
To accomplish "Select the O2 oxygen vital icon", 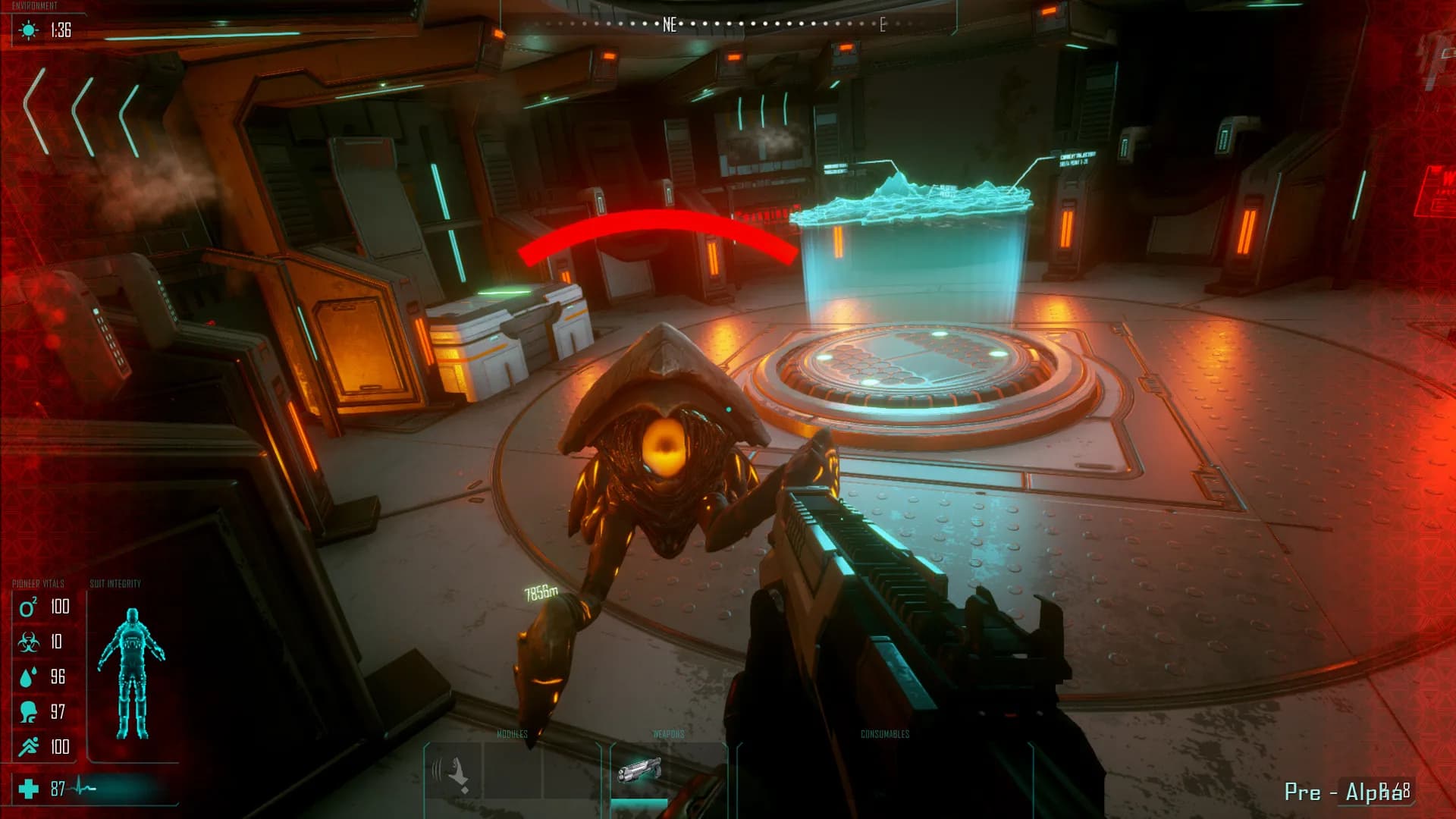I will tap(28, 607).
